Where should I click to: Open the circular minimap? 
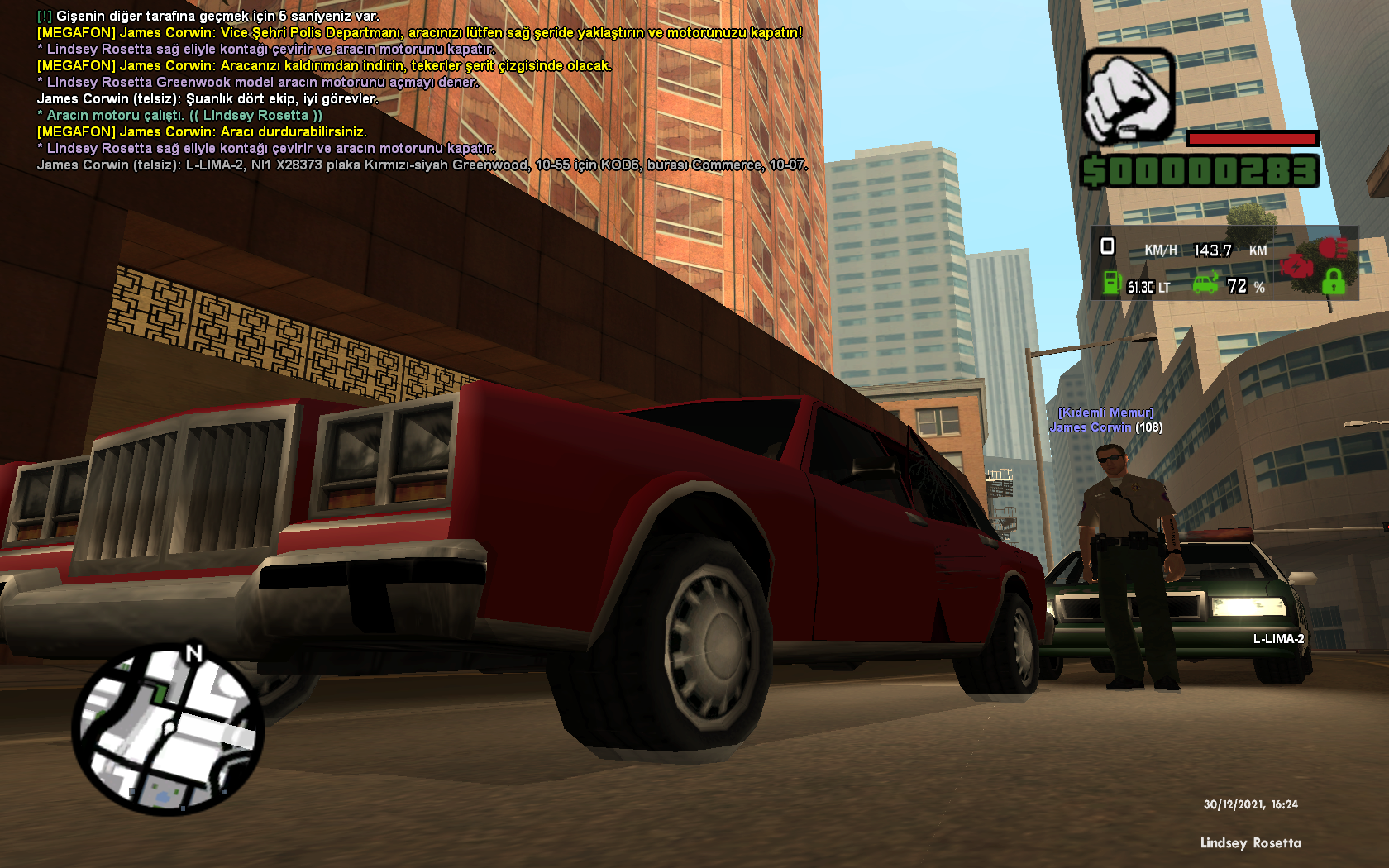point(168,731)
